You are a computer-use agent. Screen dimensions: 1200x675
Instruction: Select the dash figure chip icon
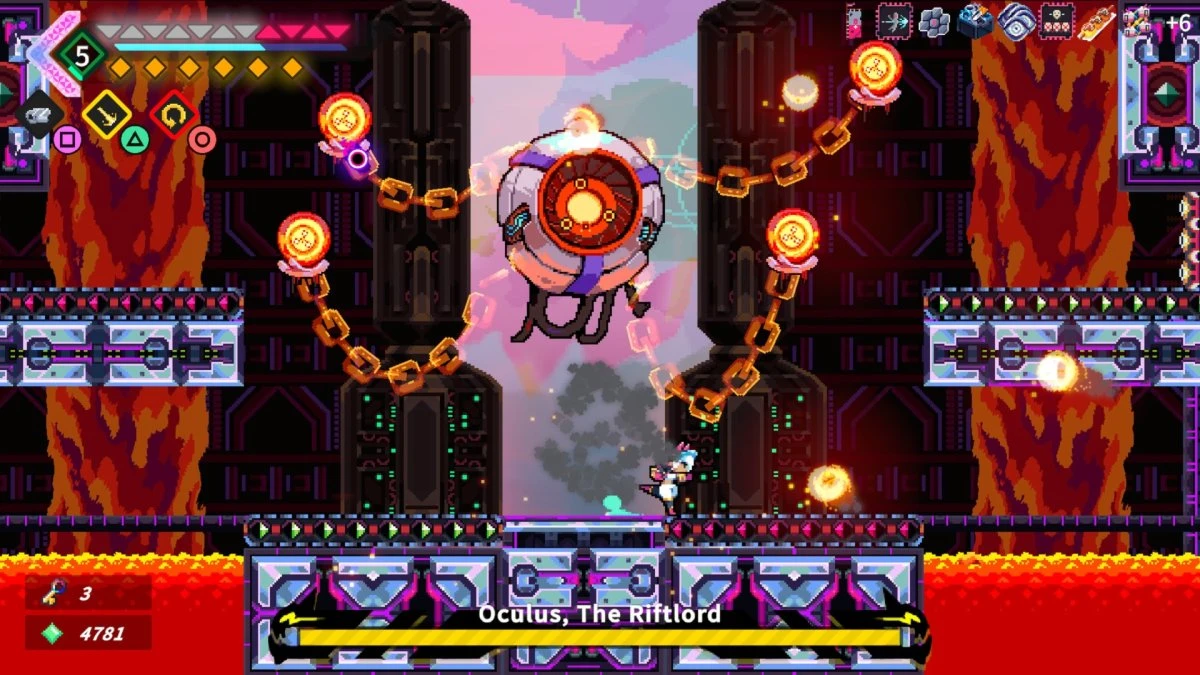pos(894,20)
